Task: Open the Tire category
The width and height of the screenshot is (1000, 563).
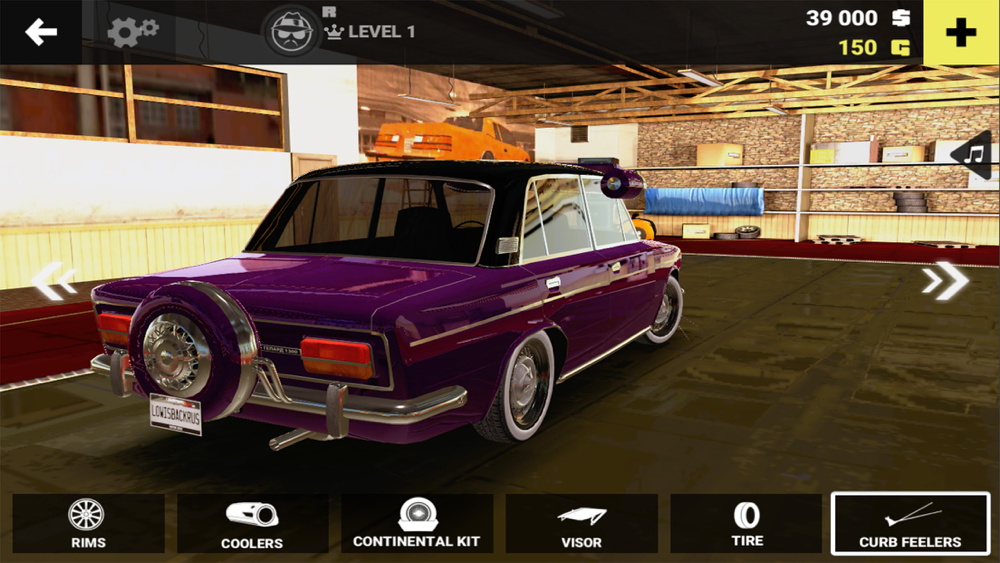Action: click(x=746, y=524)
